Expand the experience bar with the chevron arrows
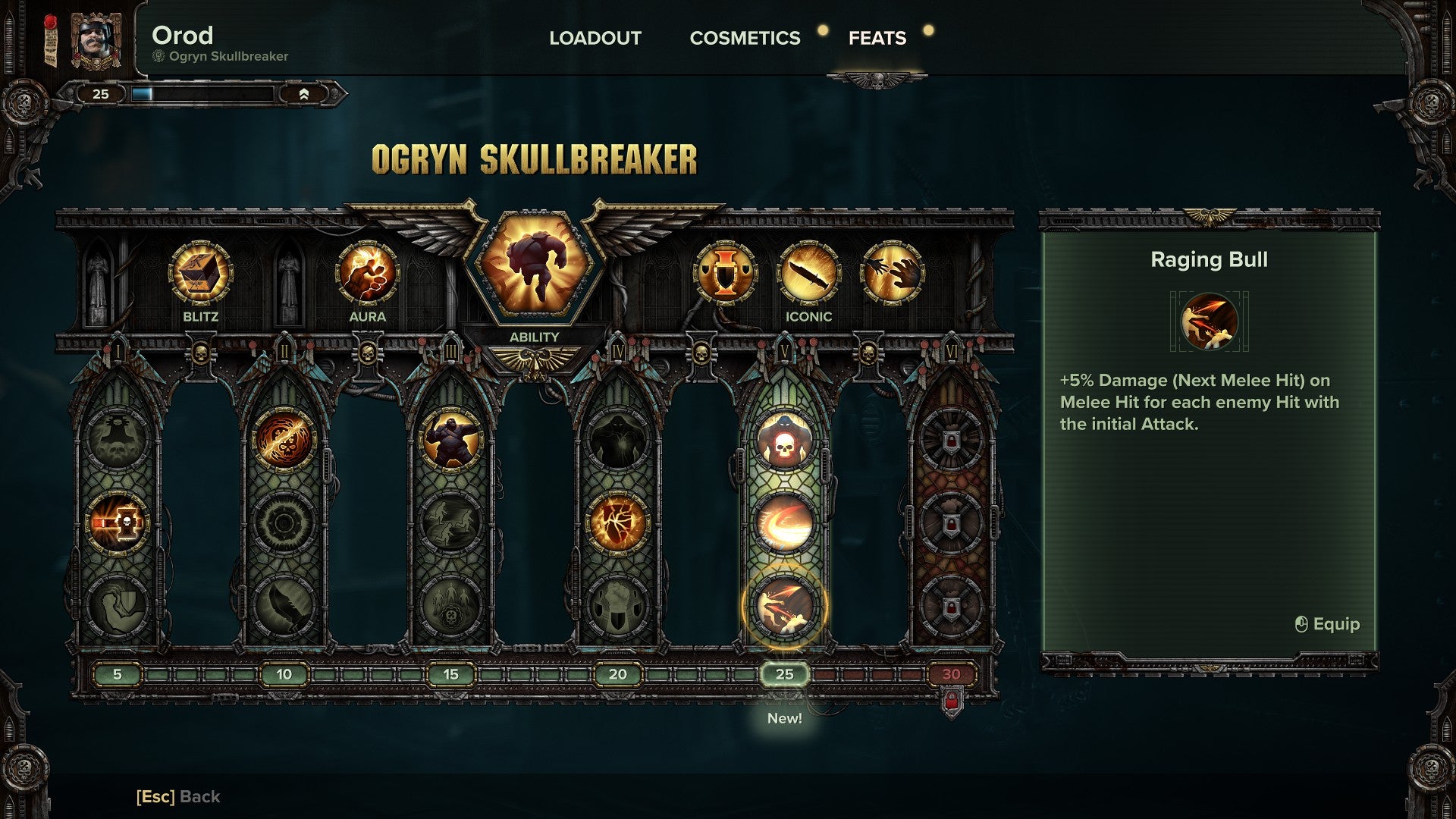 (x=306, y=96)
